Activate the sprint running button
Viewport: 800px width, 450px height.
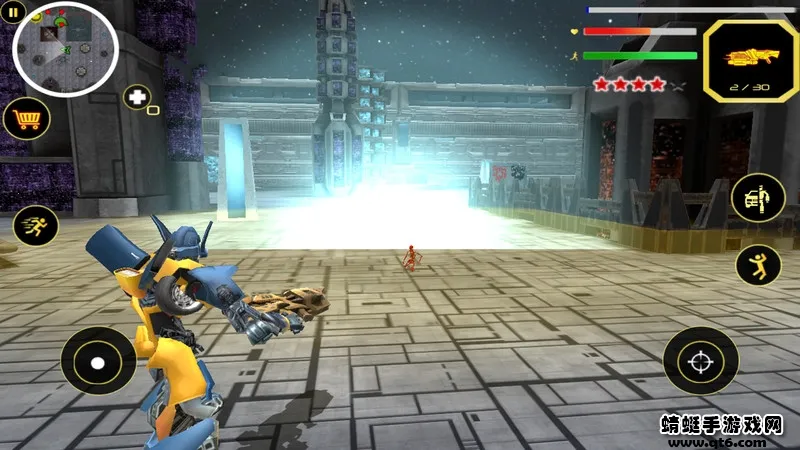coord(35,226)
